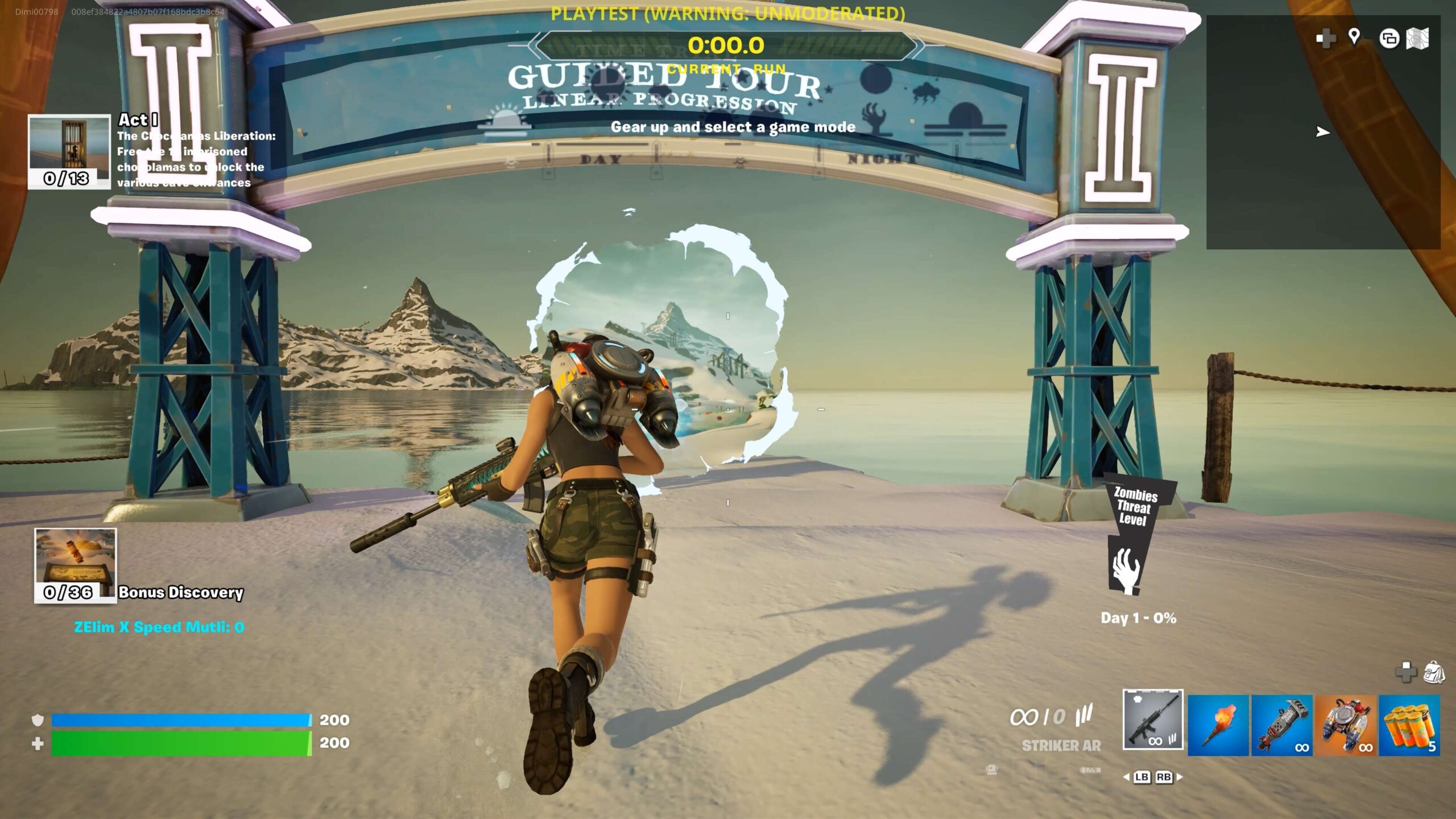The image size is (1456, 819).
Task: Place a marker with the pin icon
Action: 1354,38
